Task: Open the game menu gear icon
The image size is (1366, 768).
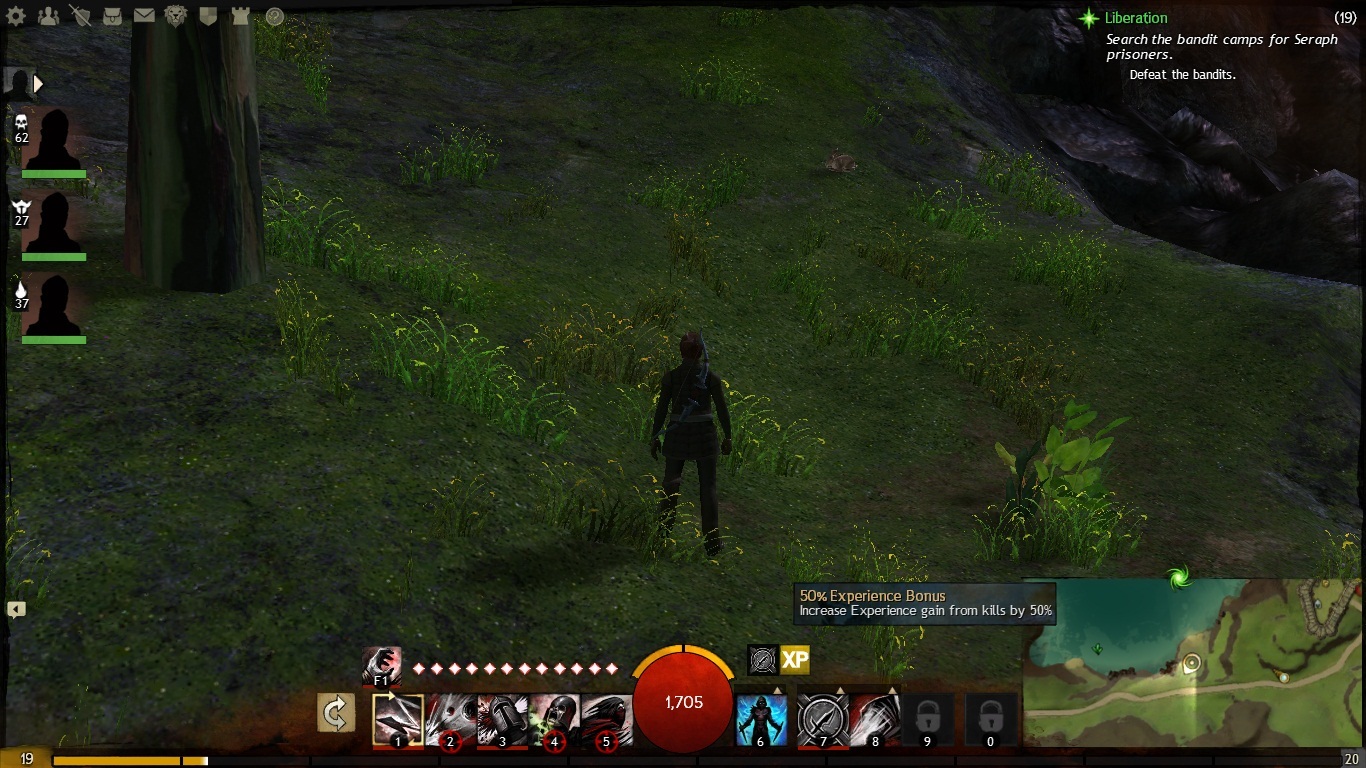Action: tap(16, 16)
